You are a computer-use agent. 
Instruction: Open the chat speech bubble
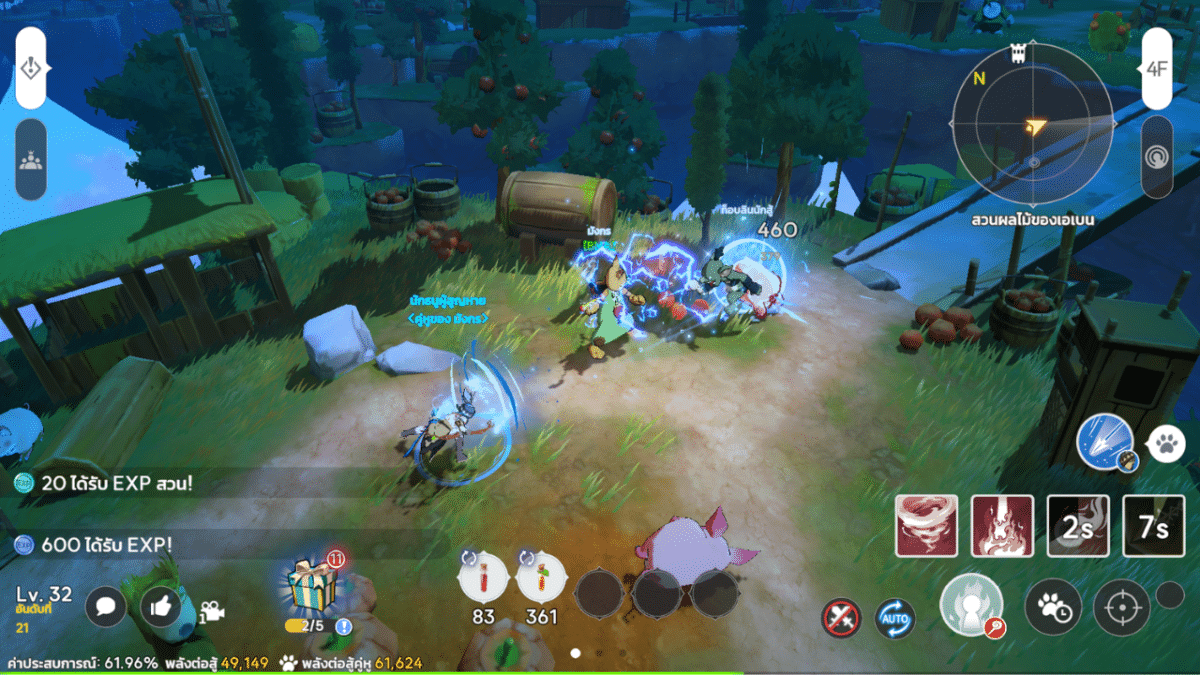(x=106, y=606)
